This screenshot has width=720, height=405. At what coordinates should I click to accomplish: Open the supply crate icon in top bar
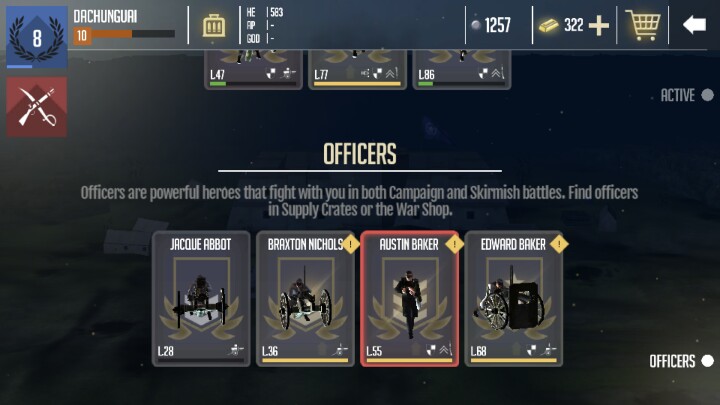(214, 25)
